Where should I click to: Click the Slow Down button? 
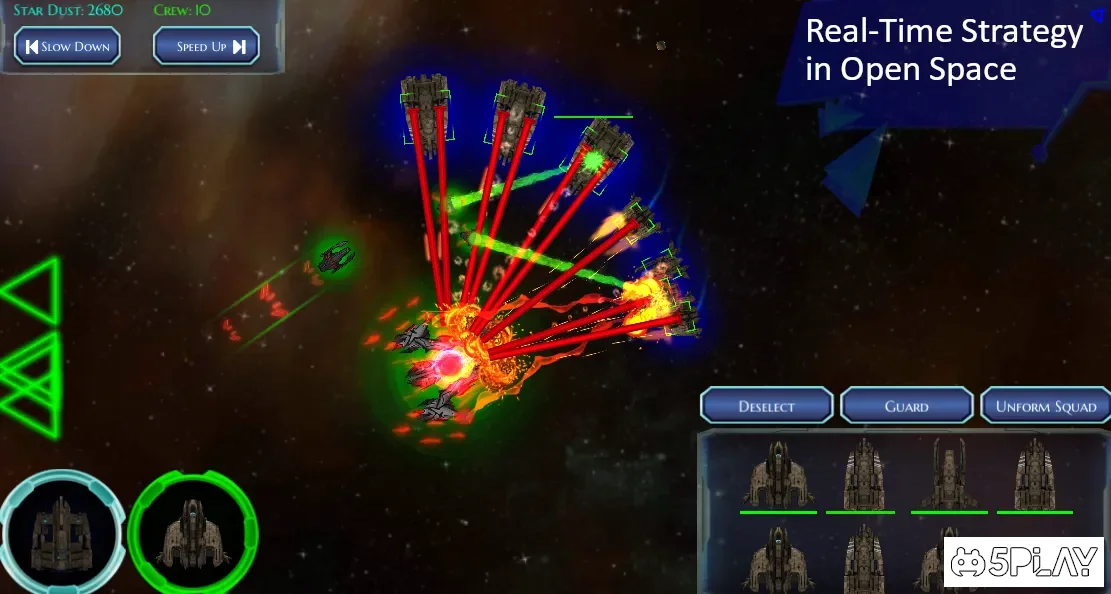[67, 46]
